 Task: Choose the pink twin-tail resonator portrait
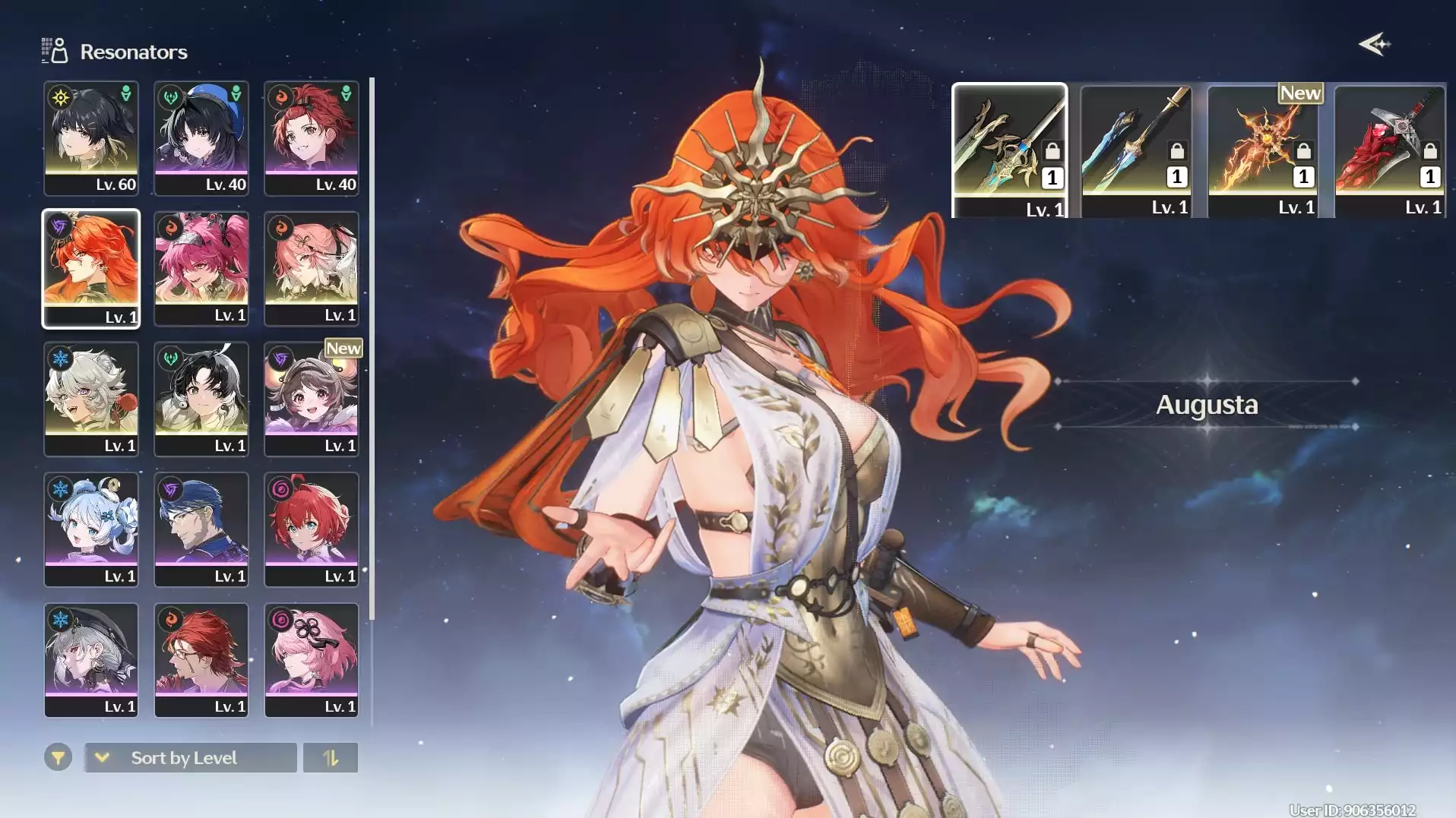pyautogui.click(x=201, y=268)
